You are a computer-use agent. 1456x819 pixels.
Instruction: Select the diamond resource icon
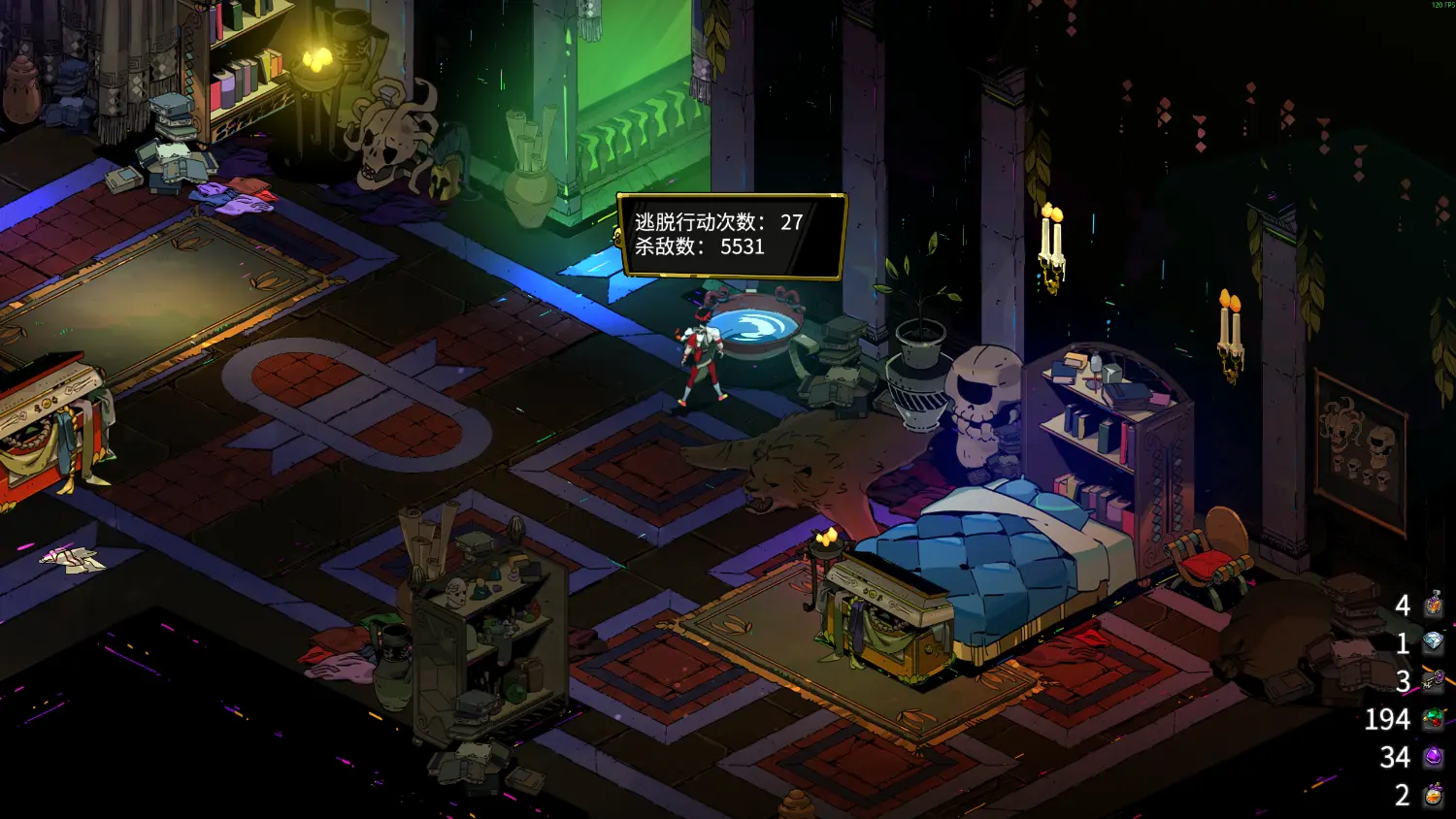click(x=1433, y=643)
